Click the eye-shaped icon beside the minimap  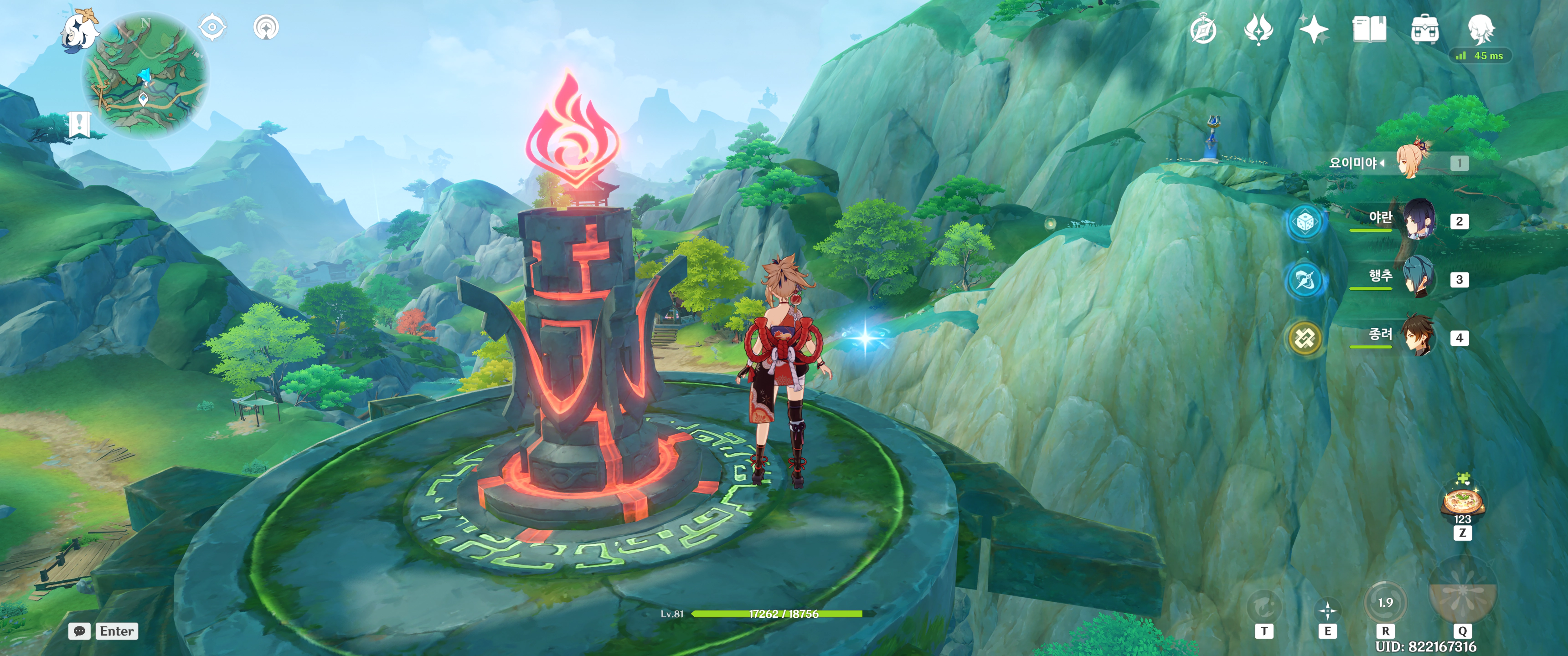pyautogui.click(x=212, y=27)
